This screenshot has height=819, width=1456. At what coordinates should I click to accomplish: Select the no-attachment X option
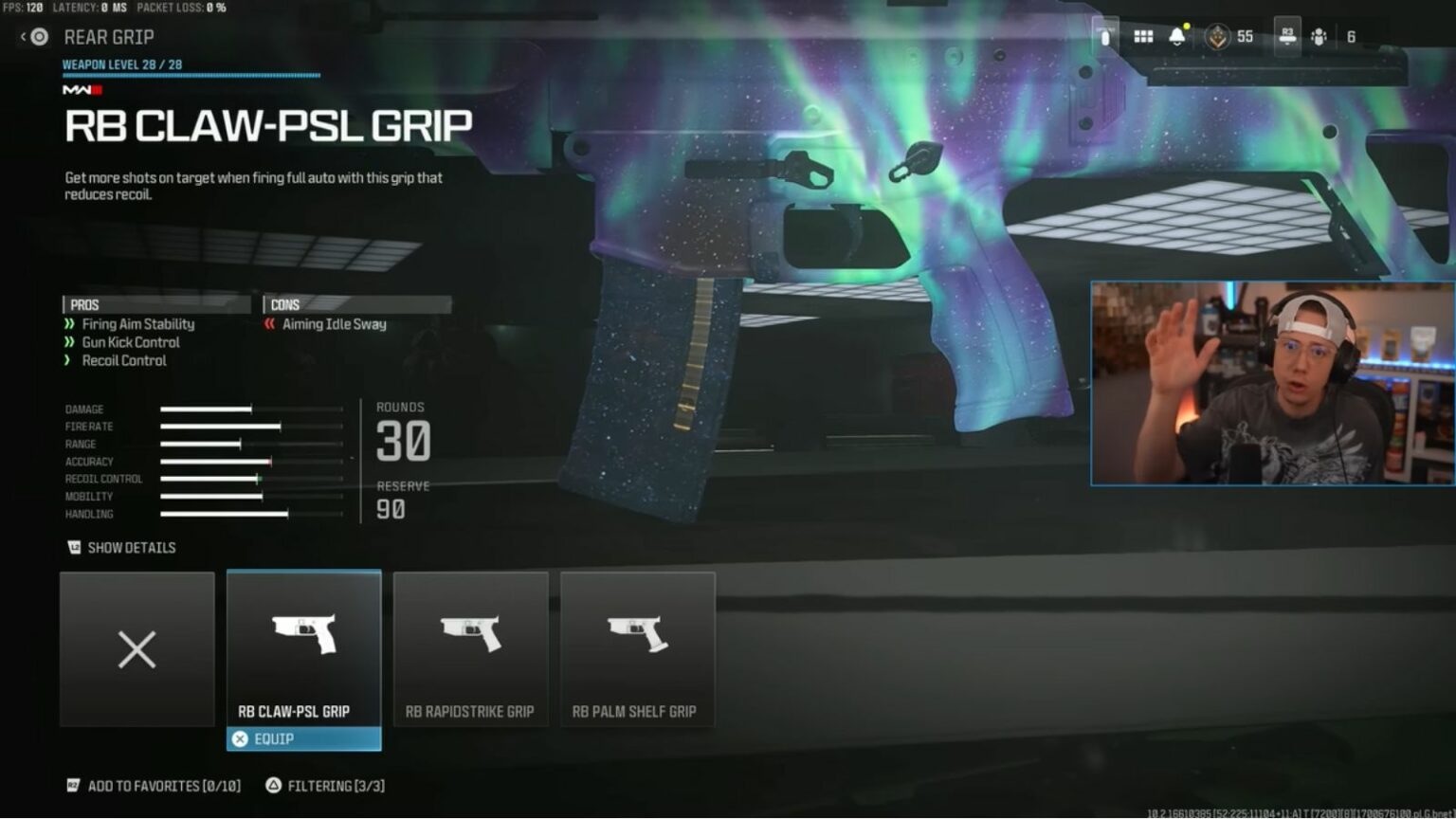click(136, 649)
